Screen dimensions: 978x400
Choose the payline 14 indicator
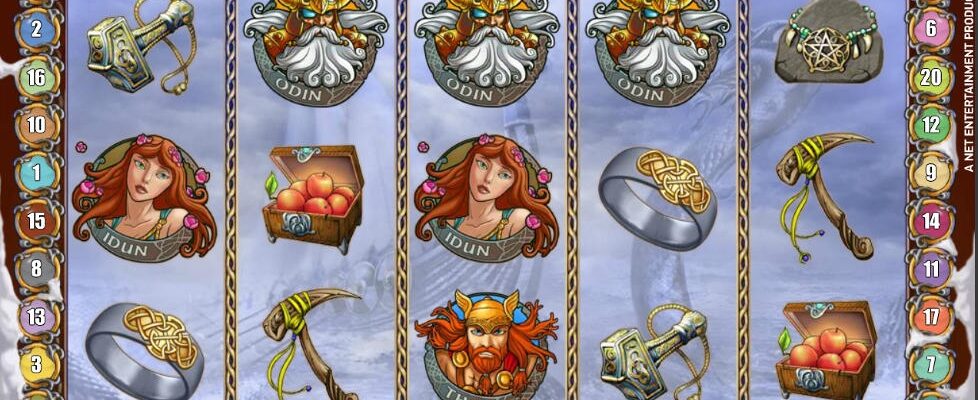931,221
